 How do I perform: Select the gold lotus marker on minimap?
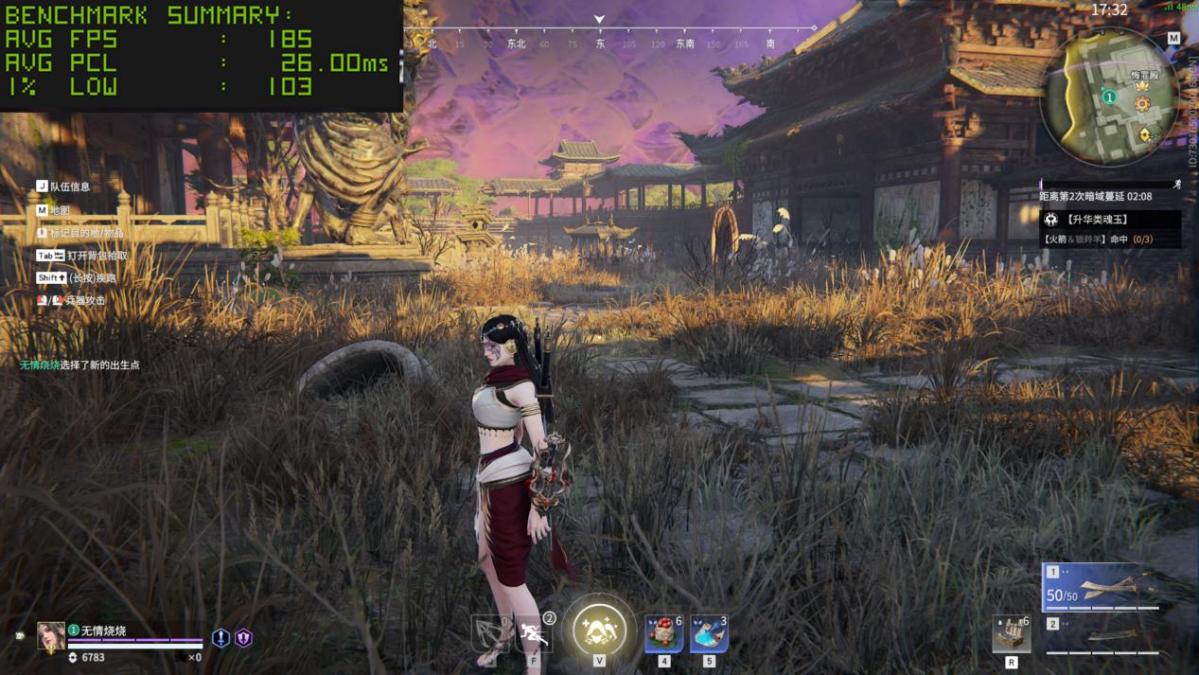click(1143, 87)
